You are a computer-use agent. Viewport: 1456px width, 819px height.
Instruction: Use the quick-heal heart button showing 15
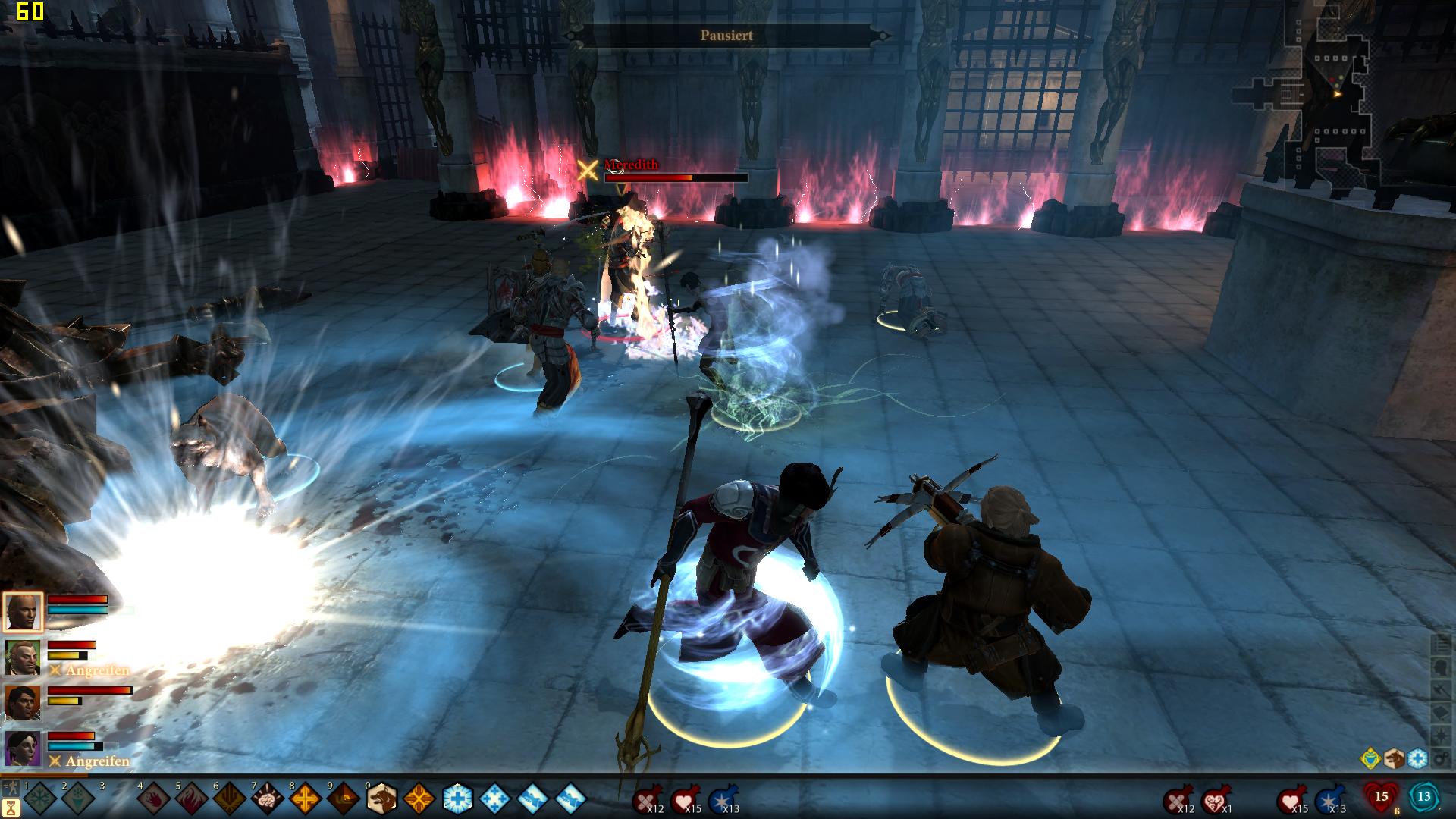pyautogui.click(x=1381, y=798)
